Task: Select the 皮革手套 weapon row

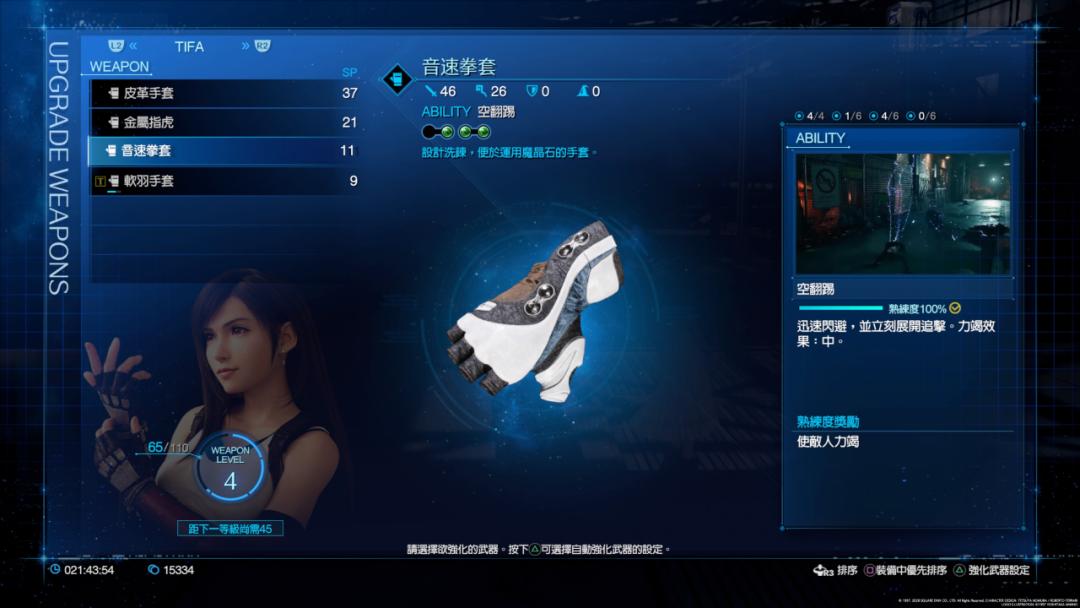Action: pyautogui.click(x=224, y=93)
